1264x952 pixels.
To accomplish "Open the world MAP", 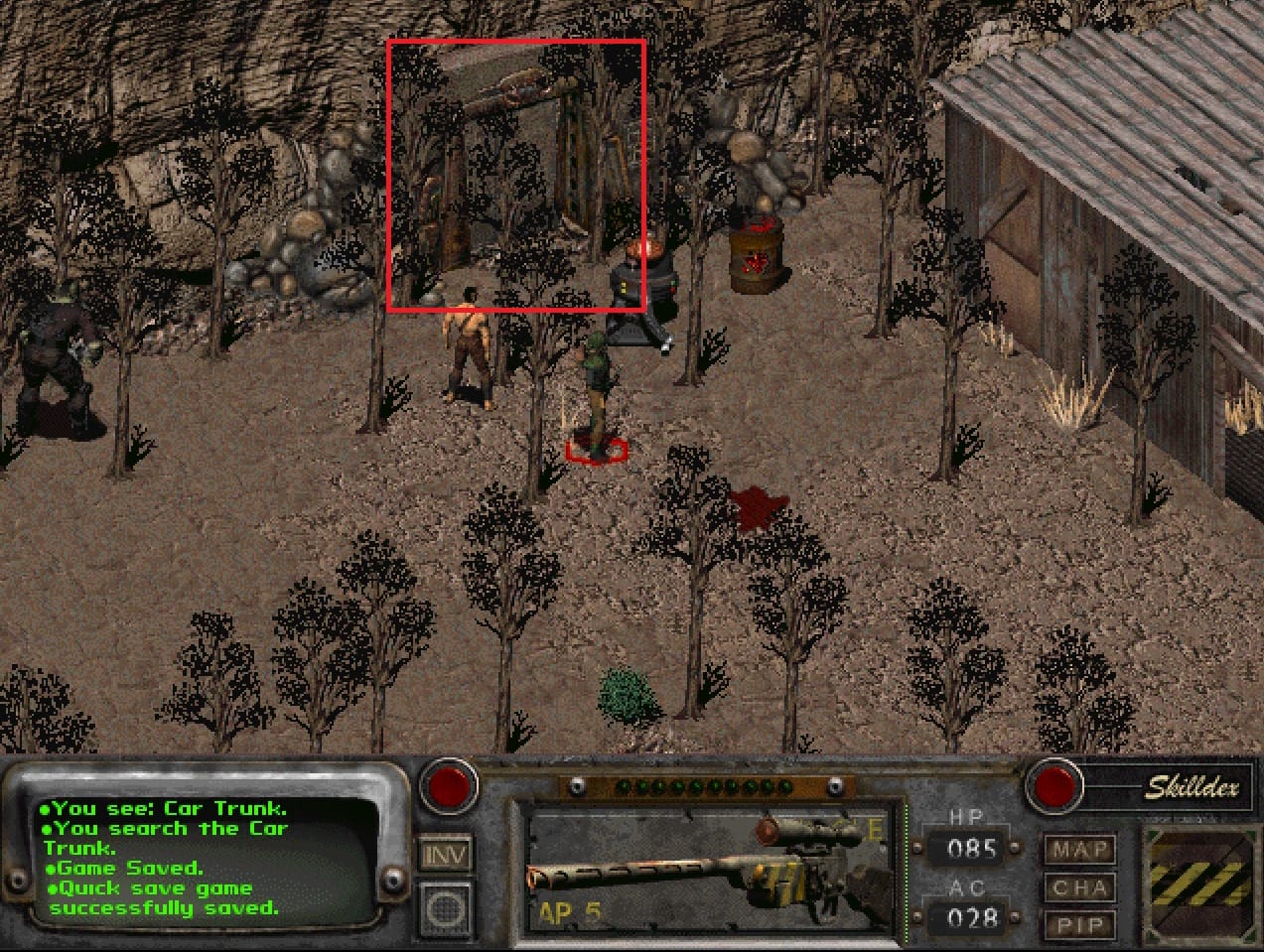I will pyautogui.click(x=1078, y=851).
